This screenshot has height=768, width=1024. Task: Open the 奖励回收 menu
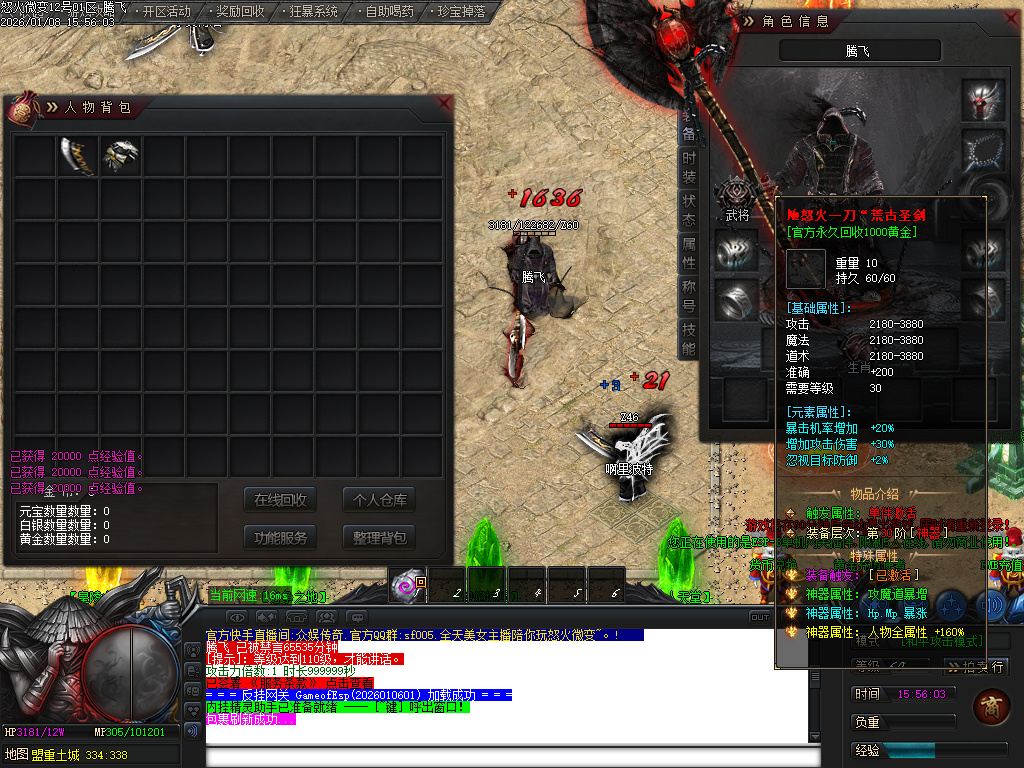pos(240,12)
